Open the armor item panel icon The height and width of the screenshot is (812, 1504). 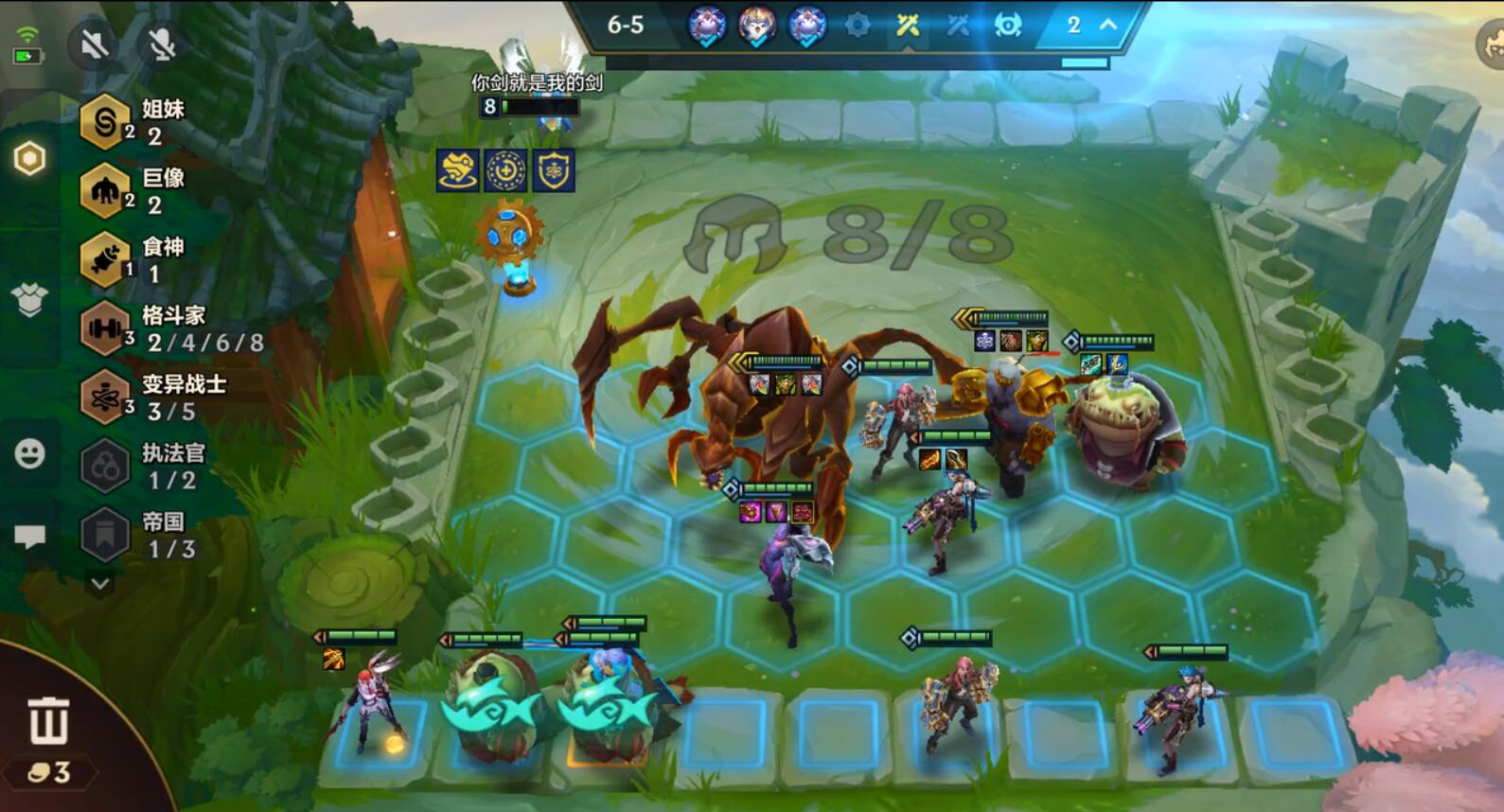click(30, 300)
